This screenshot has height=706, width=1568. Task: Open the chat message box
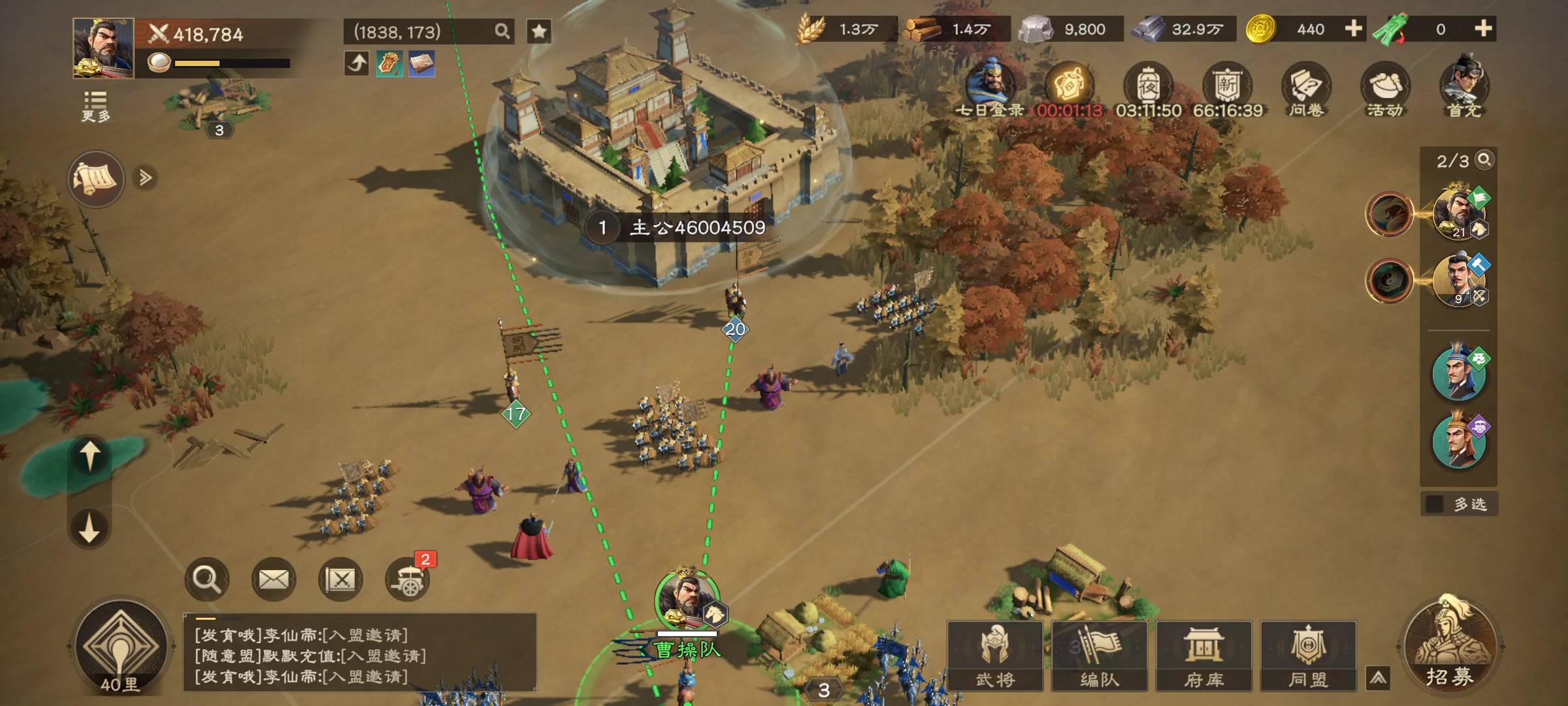tap(359, 655)
